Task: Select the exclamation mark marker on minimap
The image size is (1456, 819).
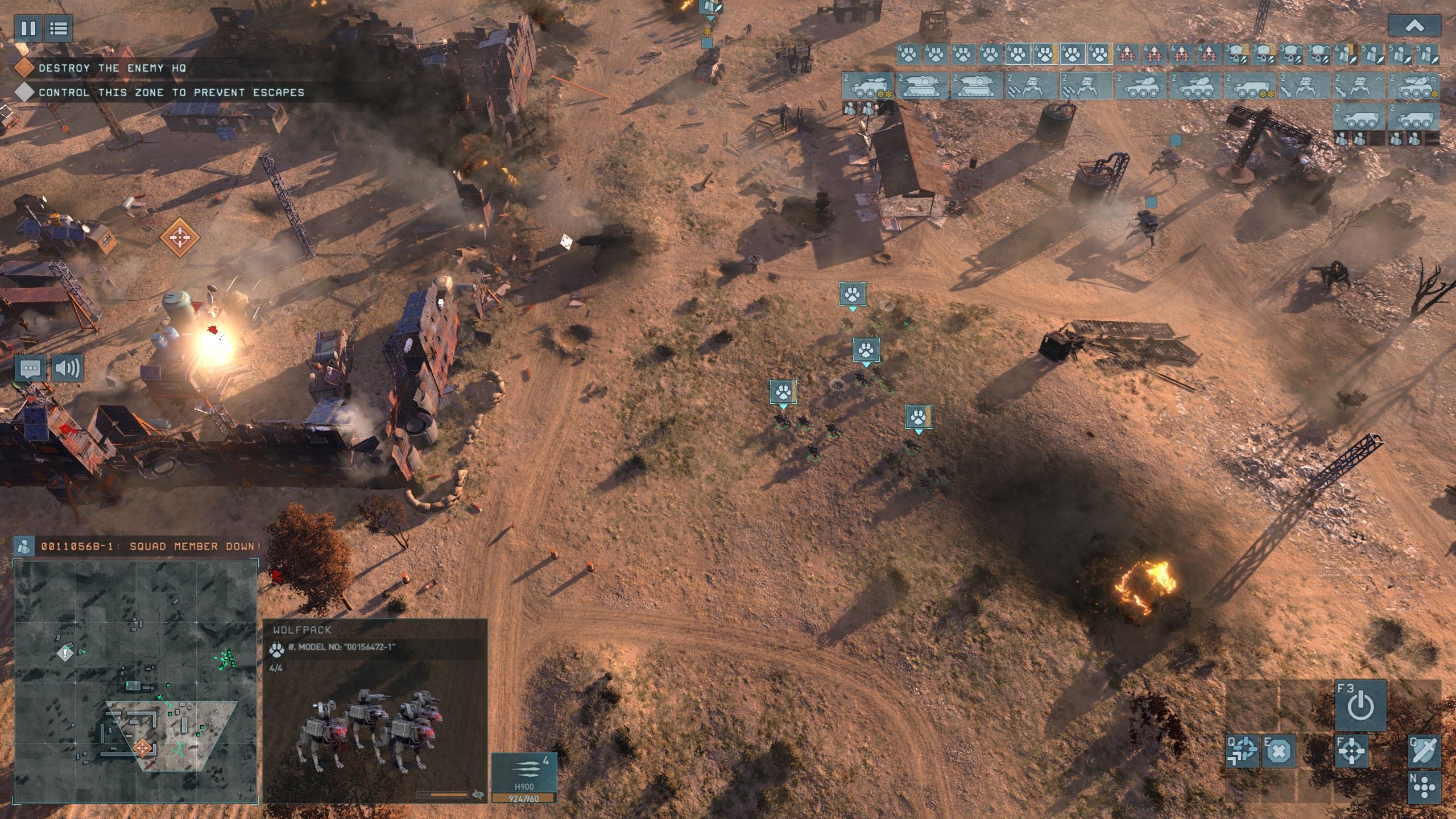Action: click(65, 653)
